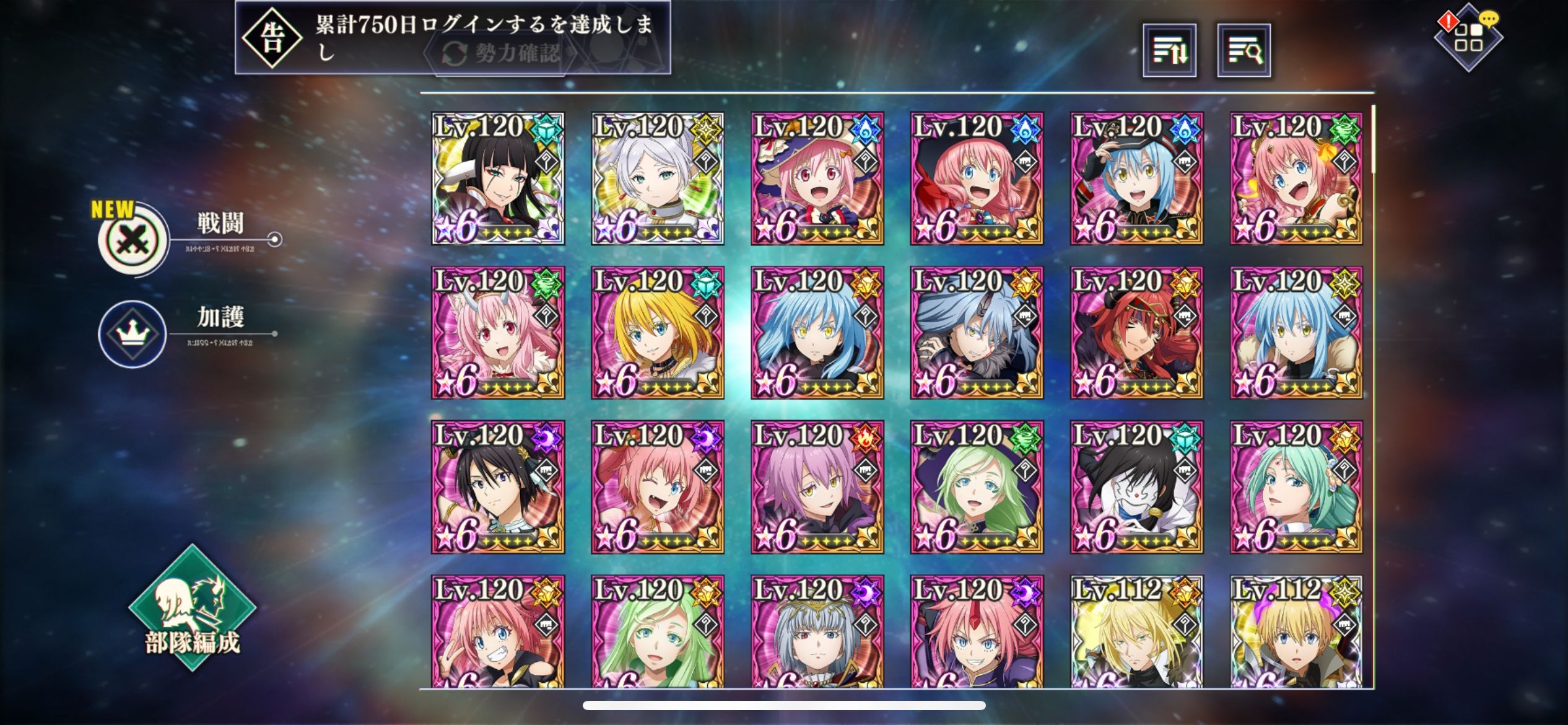Viewport: 1568px width, 725px height.
Task: Select the black-haired horned character with green eyes
Action: point(498,178)
